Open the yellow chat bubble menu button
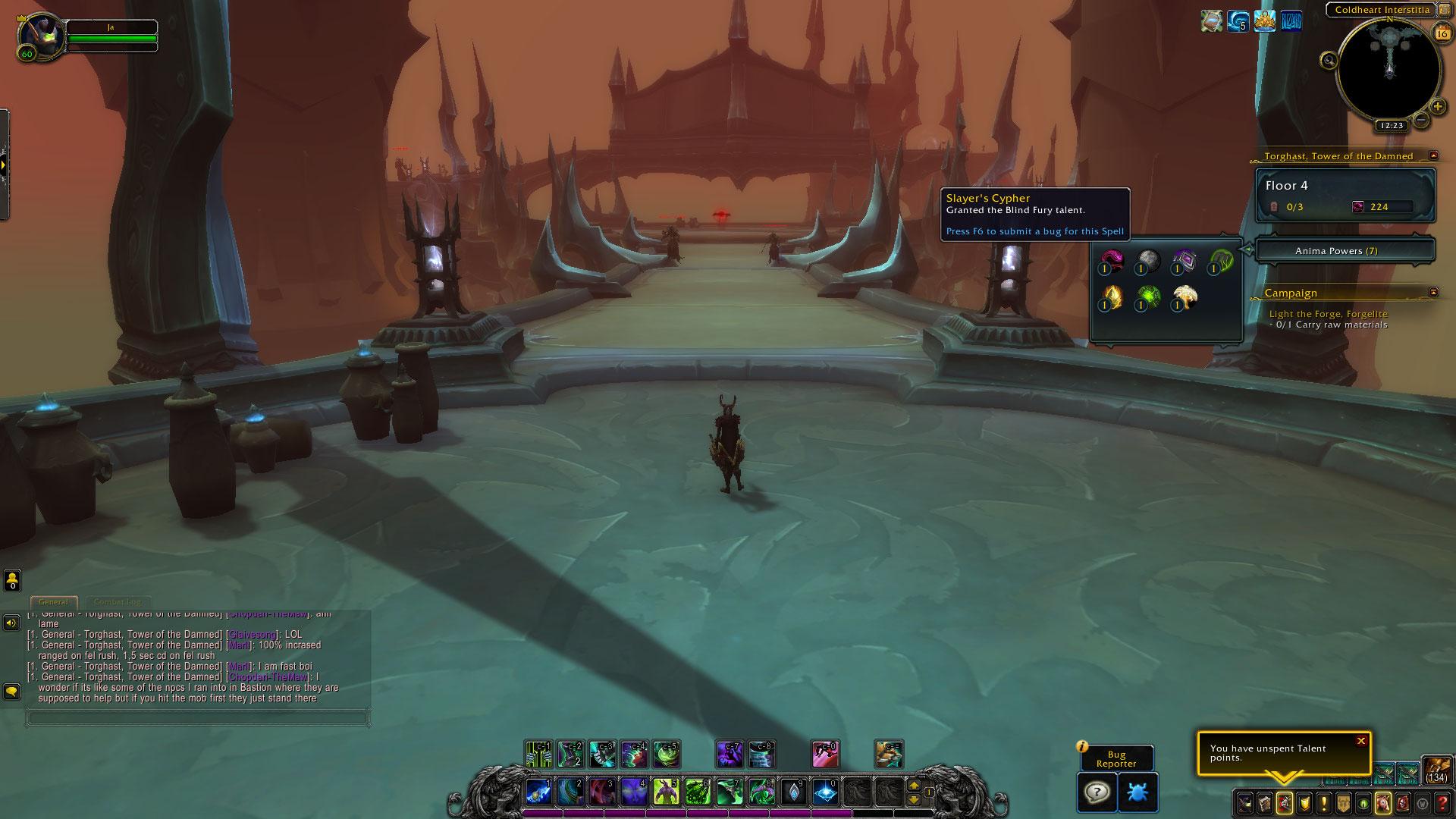The height and width of the screenshot is (819, 1456). point(12,692)
